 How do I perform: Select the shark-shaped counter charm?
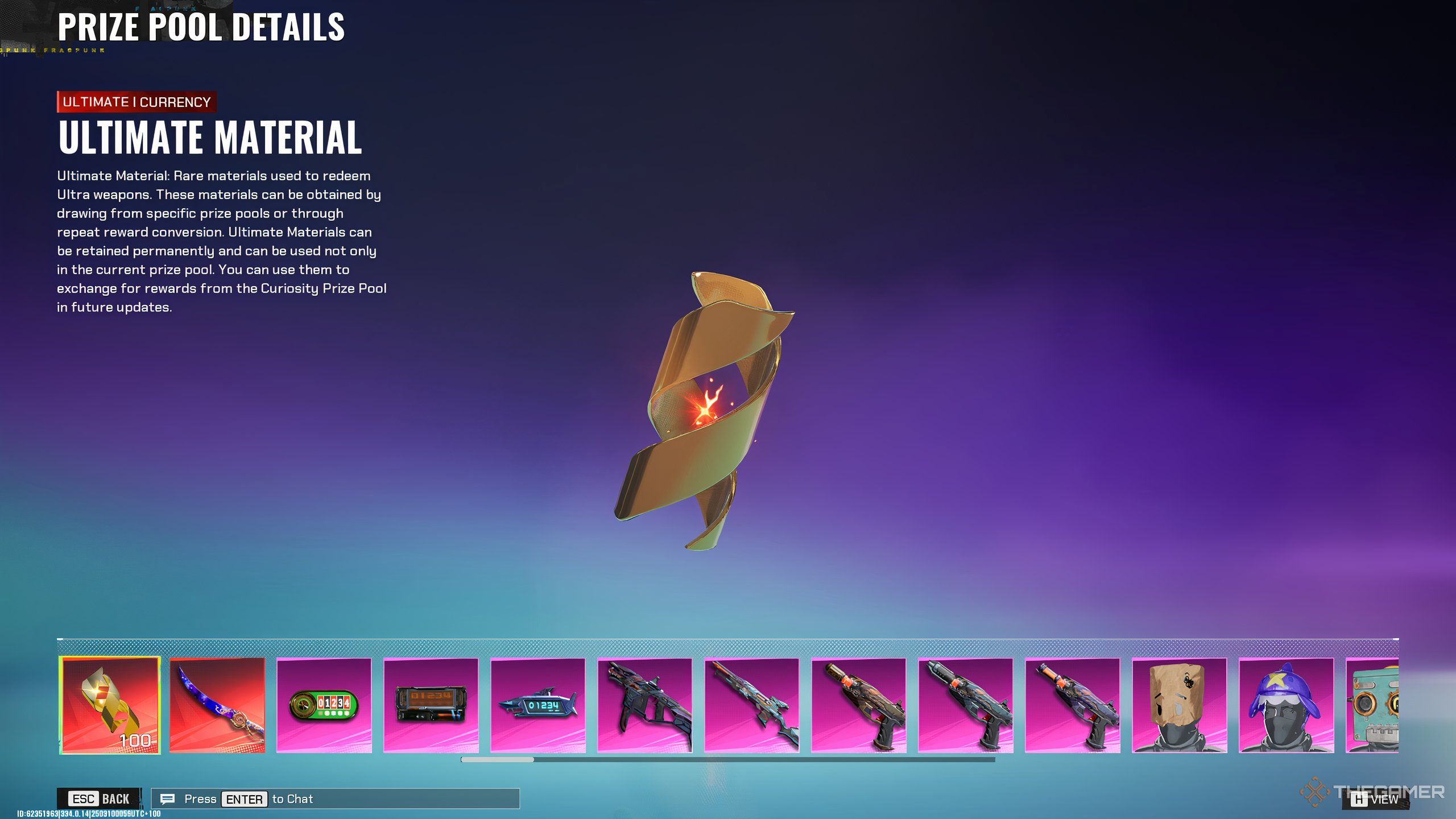pyautogui.click(x=537, y=705)
